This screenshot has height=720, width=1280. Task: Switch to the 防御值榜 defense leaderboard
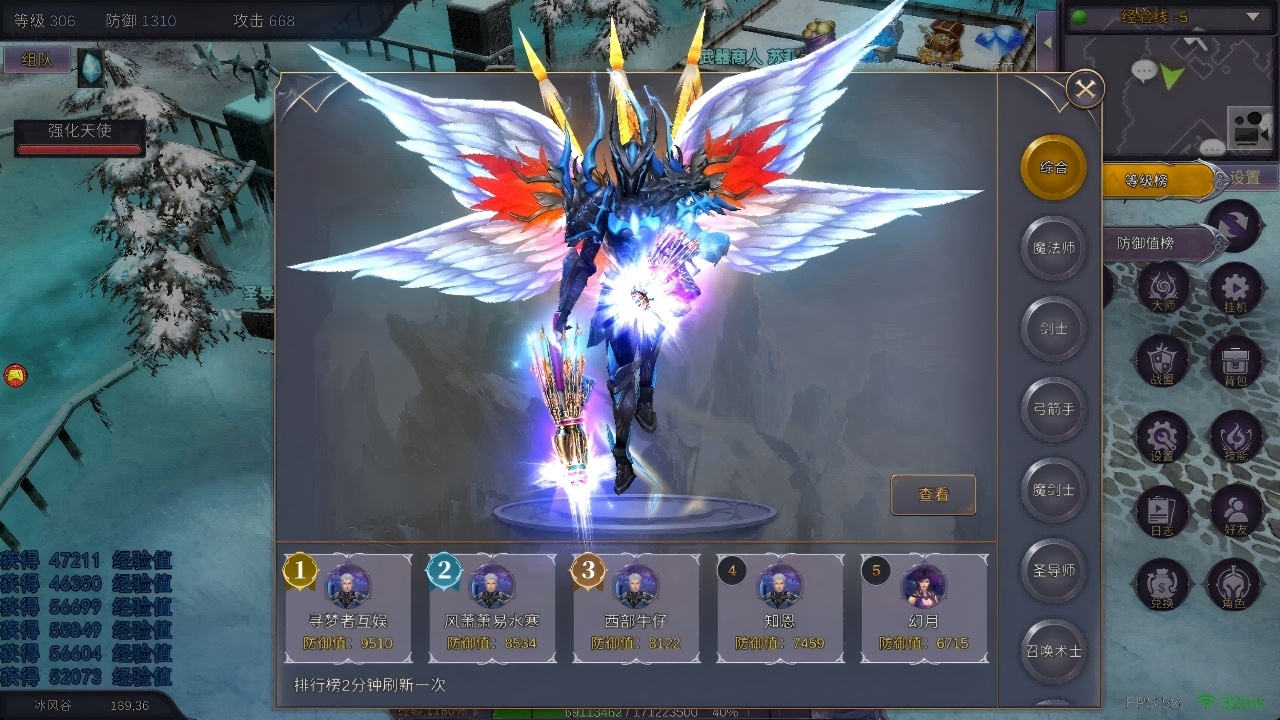(x=1150, y=243)
